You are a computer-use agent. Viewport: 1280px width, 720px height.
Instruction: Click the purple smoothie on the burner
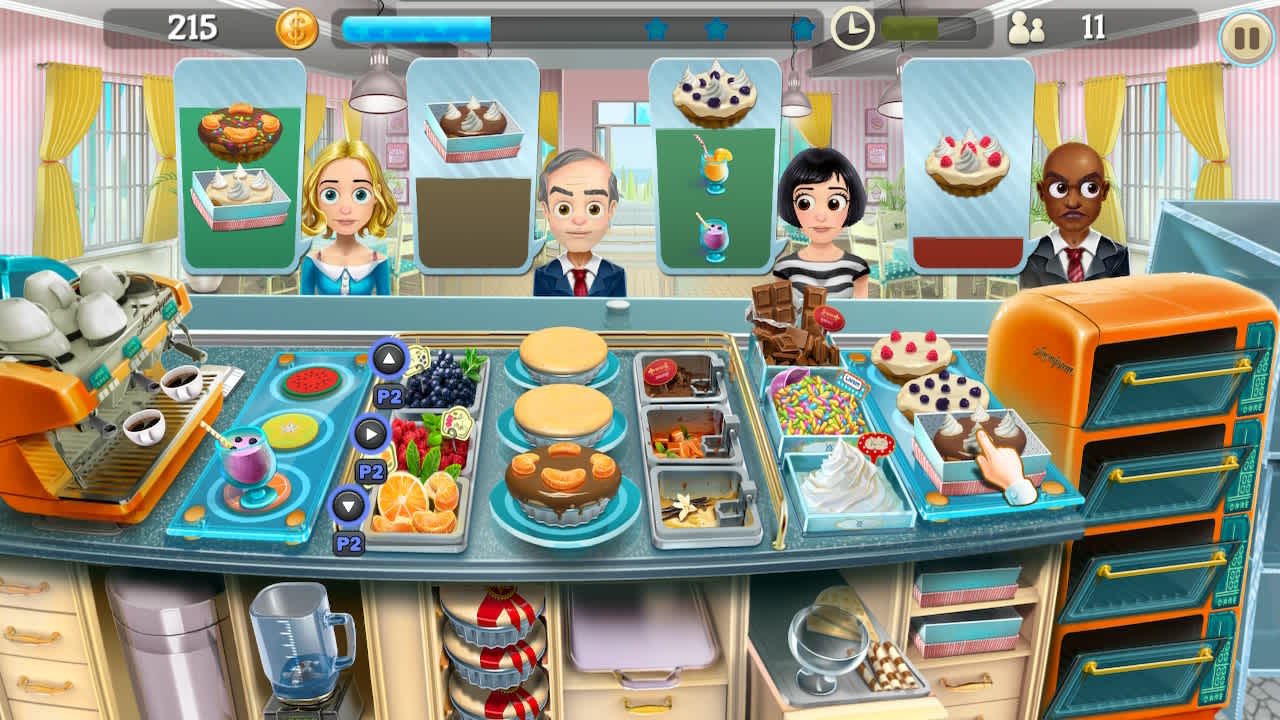coord(247,460)
